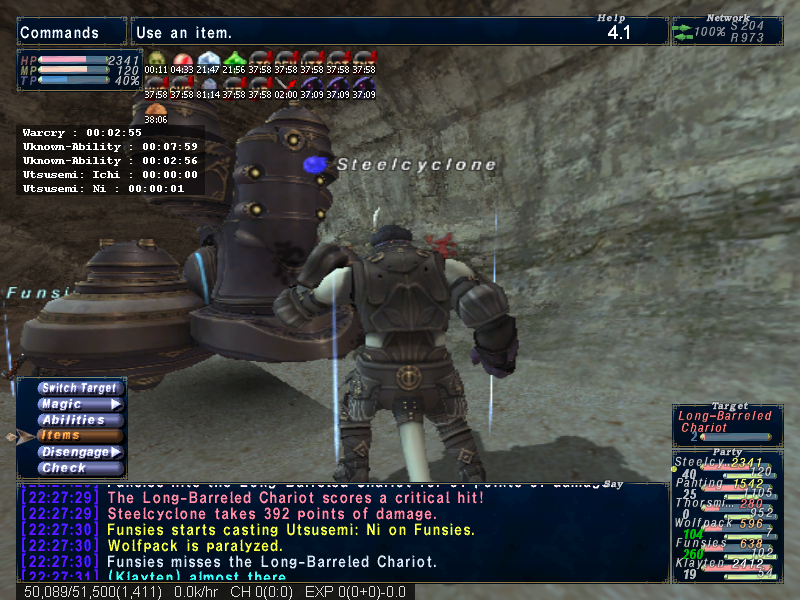Open the Items command

tap(80, 436)
